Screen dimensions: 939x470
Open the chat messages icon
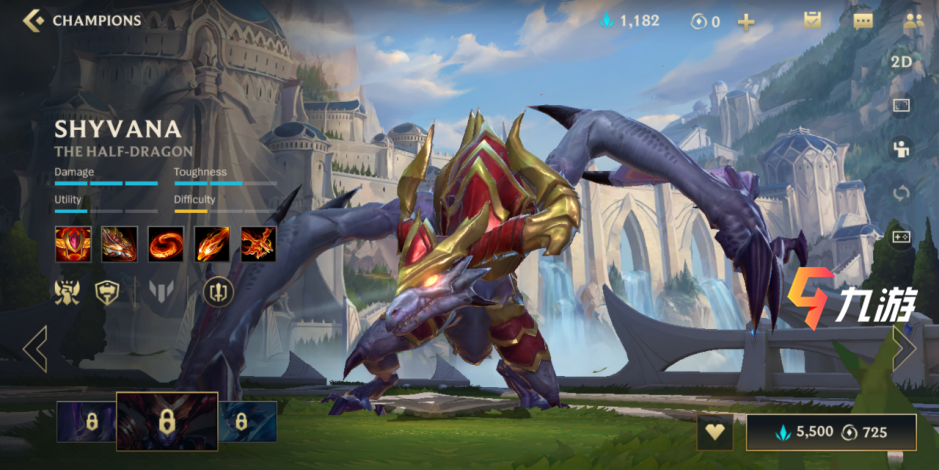click(x=862, y=20)
